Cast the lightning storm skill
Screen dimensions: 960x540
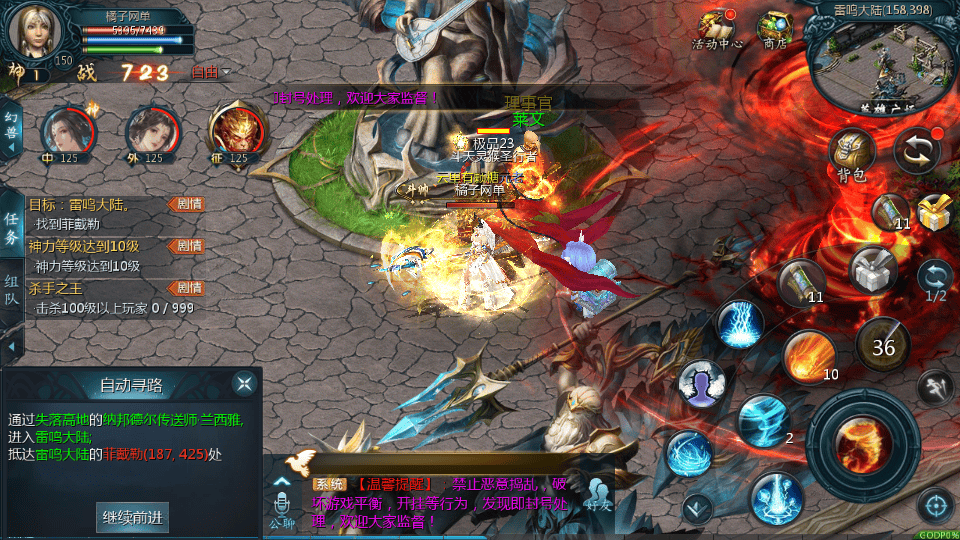coord(740,323)
